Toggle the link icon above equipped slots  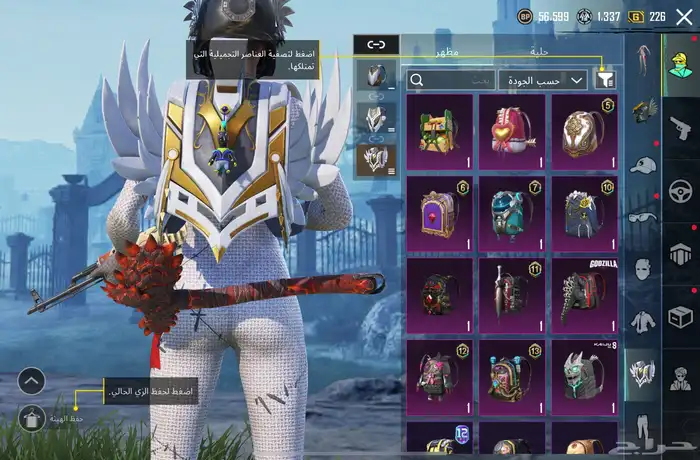[376, 45]
